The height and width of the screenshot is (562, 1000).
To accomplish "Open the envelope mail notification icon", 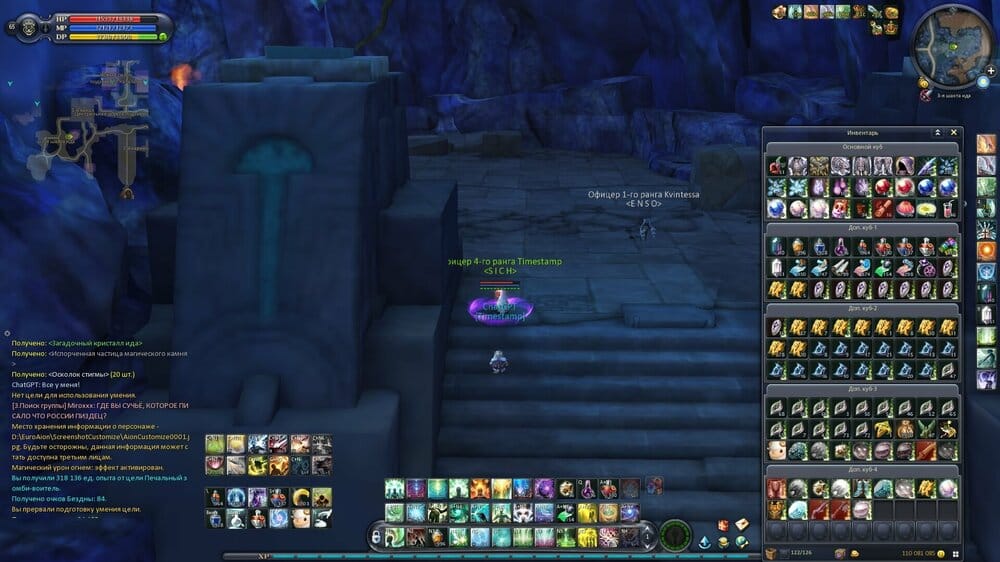I will 742,525.
